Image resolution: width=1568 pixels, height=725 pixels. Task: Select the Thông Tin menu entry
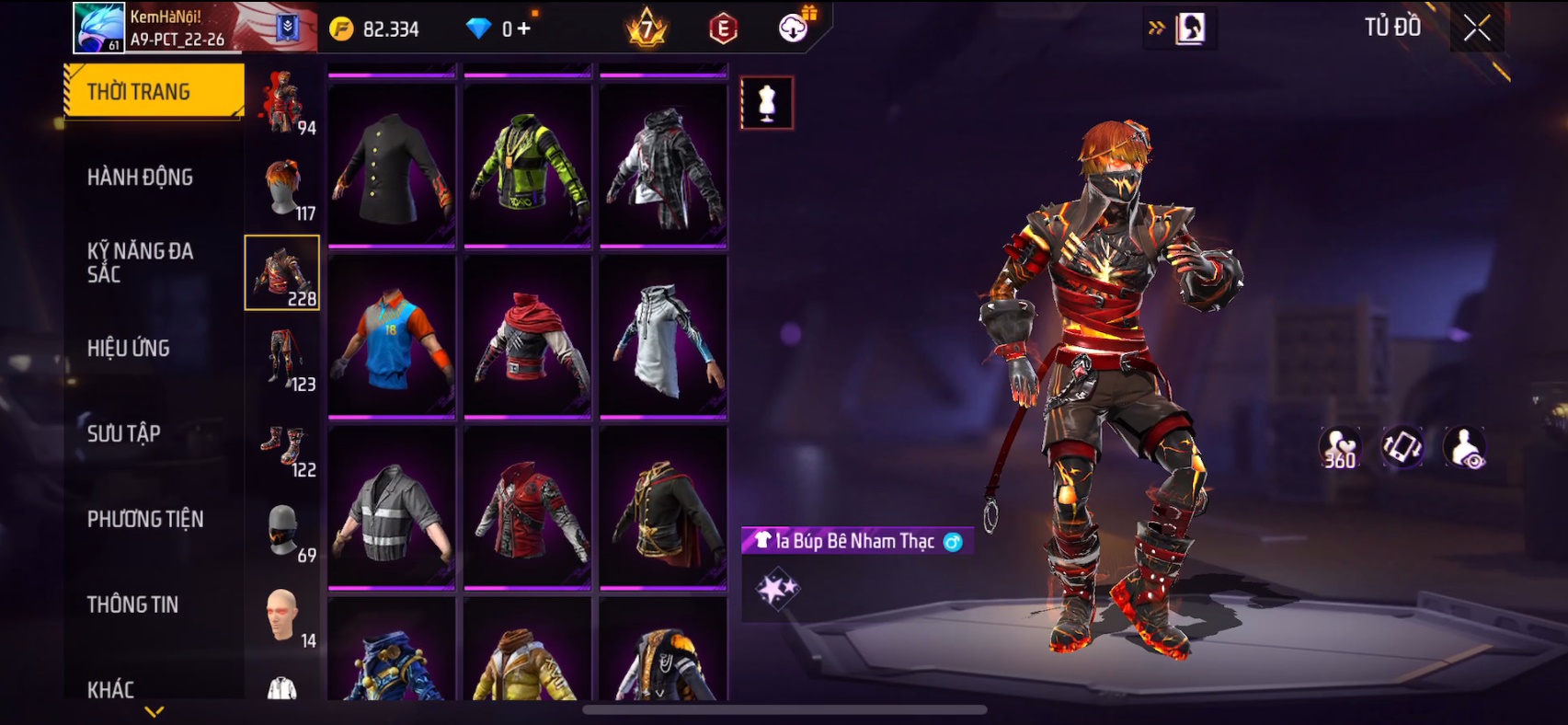(132, 604)
